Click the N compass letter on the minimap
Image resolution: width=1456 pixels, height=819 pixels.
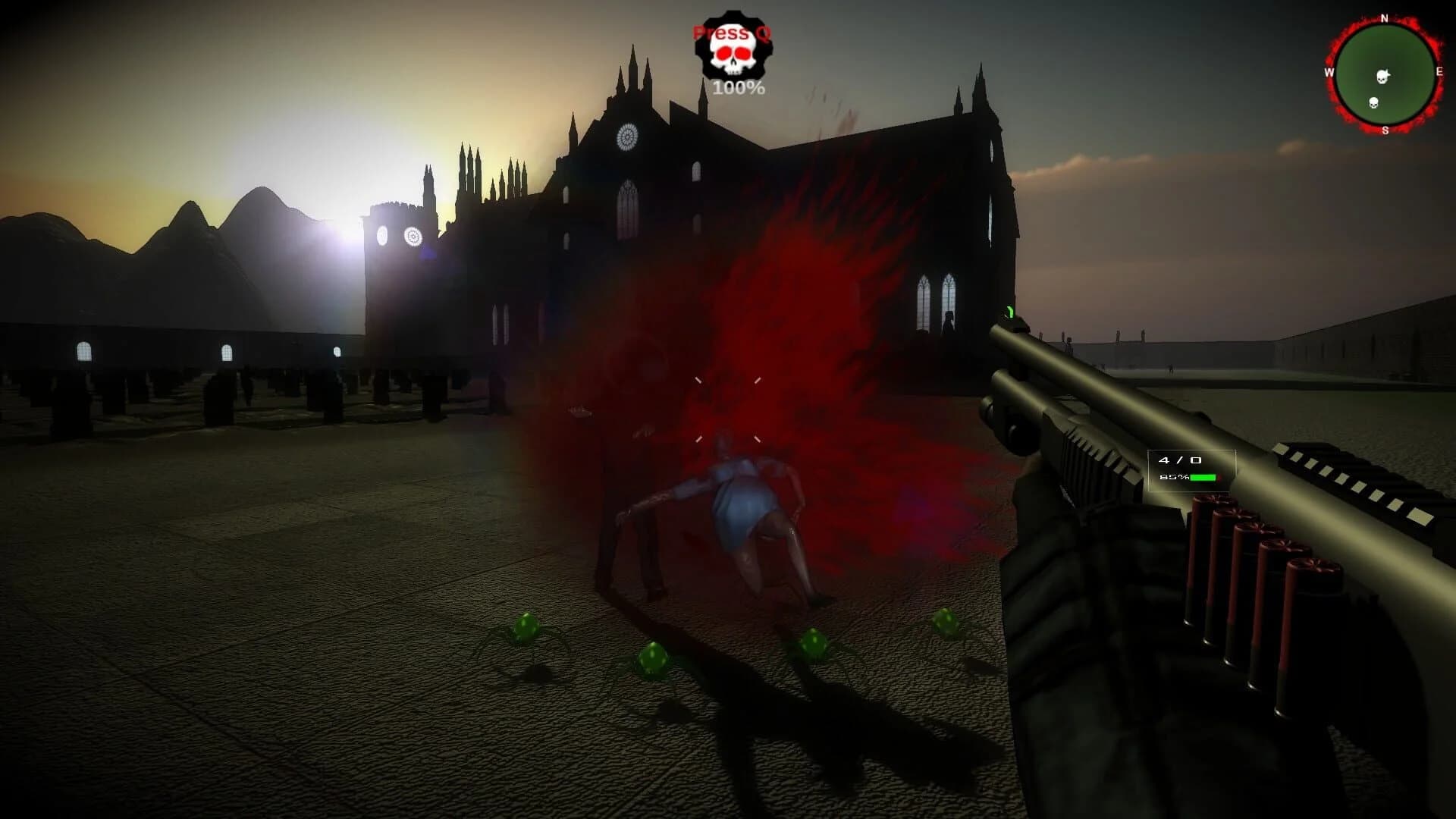[x=1384, y=18]
